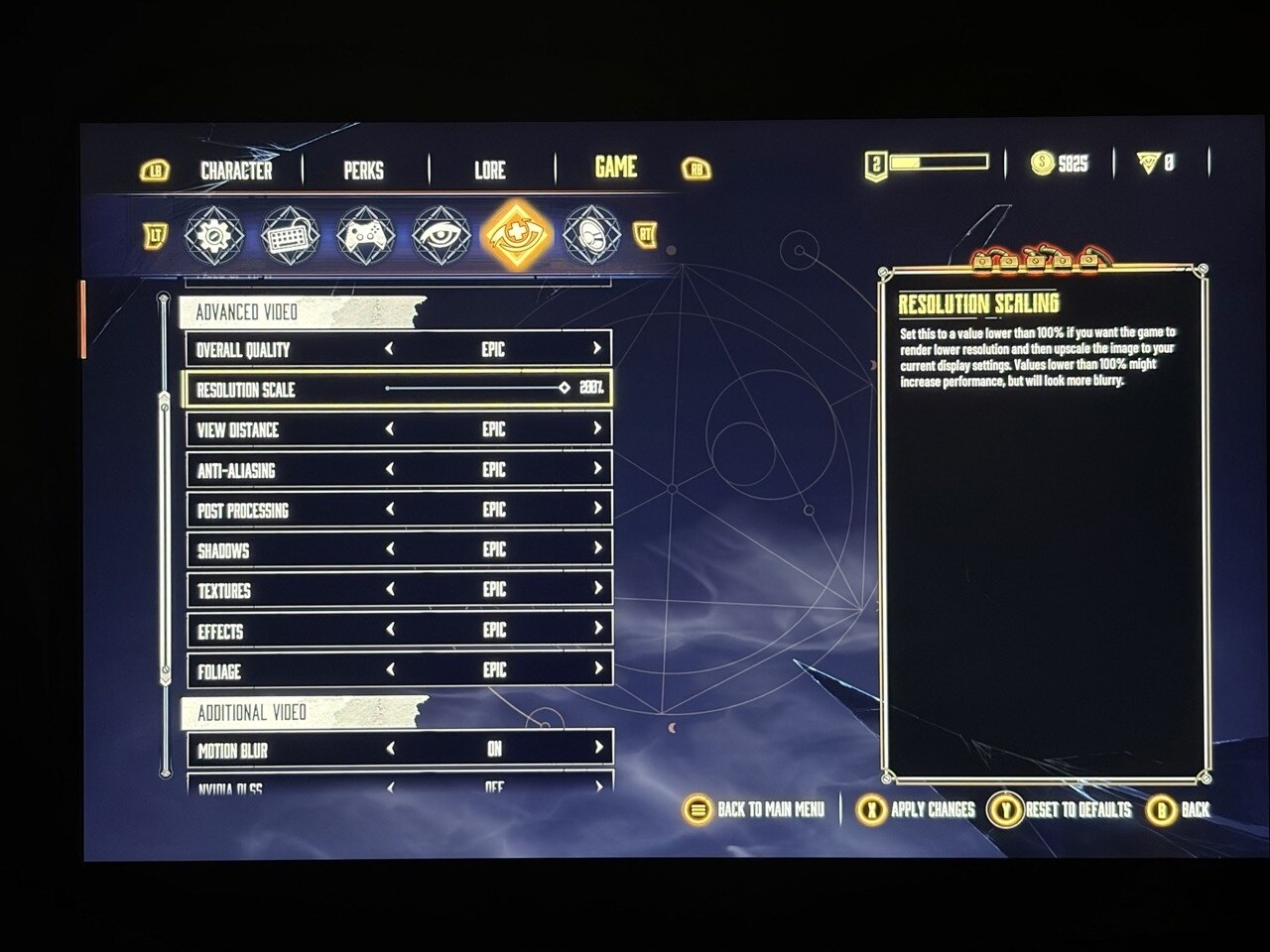Go to the Lore tab
Screen dimensions: 1270x952
coord(489,171)
